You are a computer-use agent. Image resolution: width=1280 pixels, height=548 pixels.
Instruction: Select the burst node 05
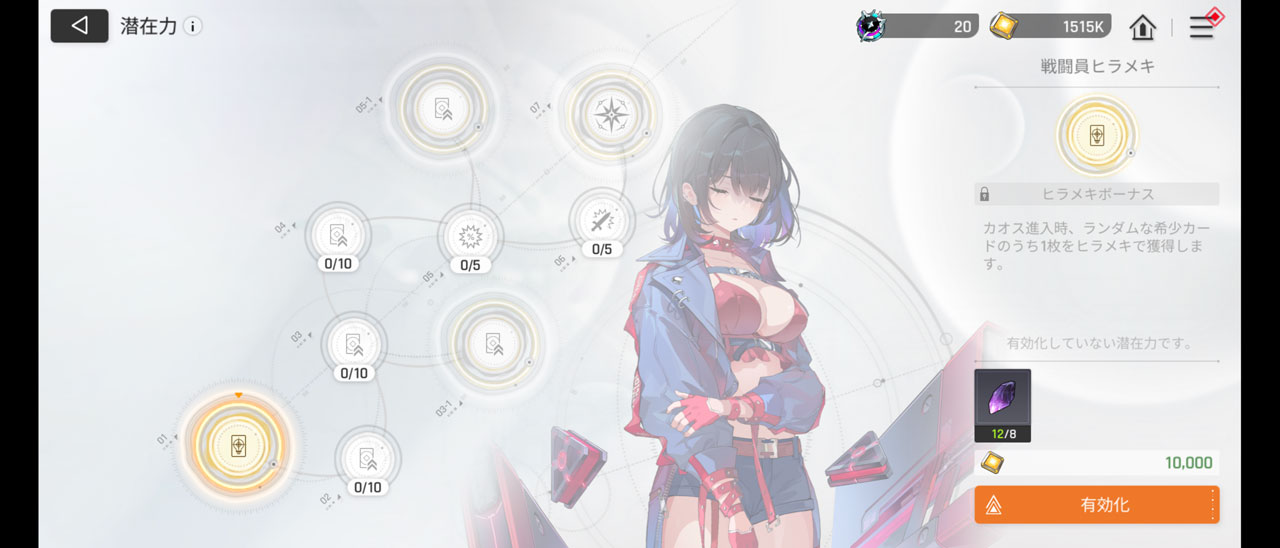coord(470,237)
